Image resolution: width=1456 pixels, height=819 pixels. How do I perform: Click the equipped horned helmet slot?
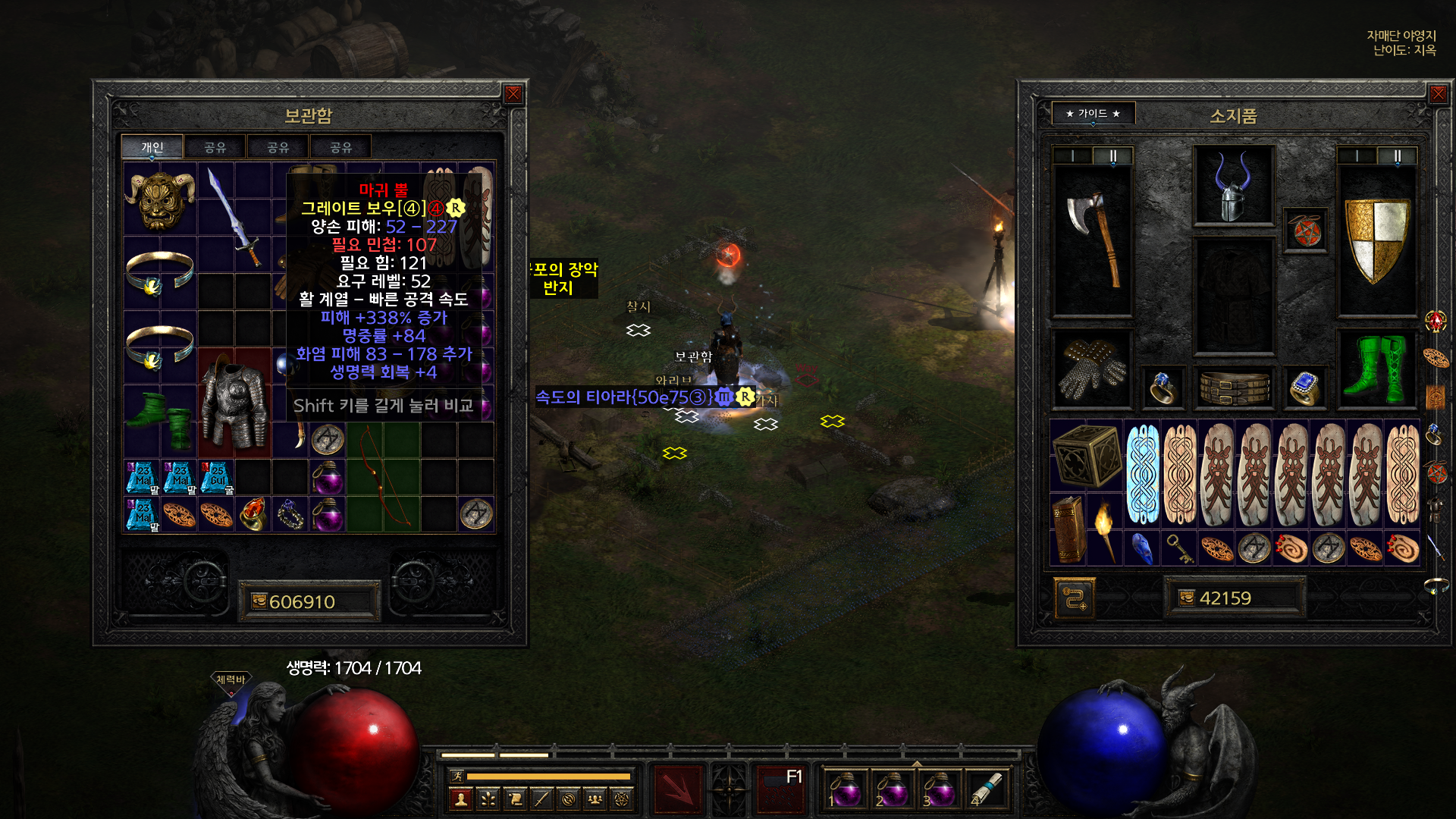click(1233, 186)
